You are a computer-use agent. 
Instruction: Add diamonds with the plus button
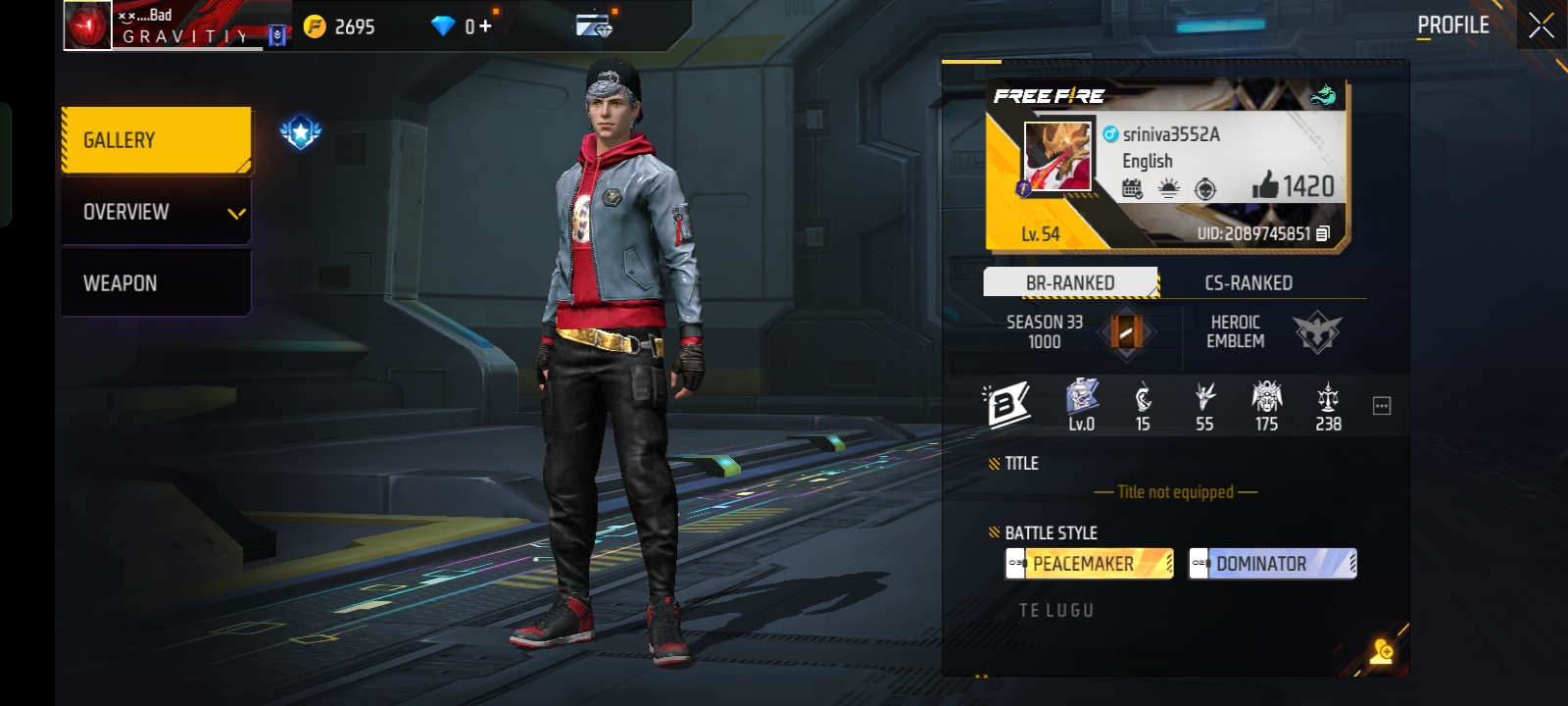coord(485,26)
